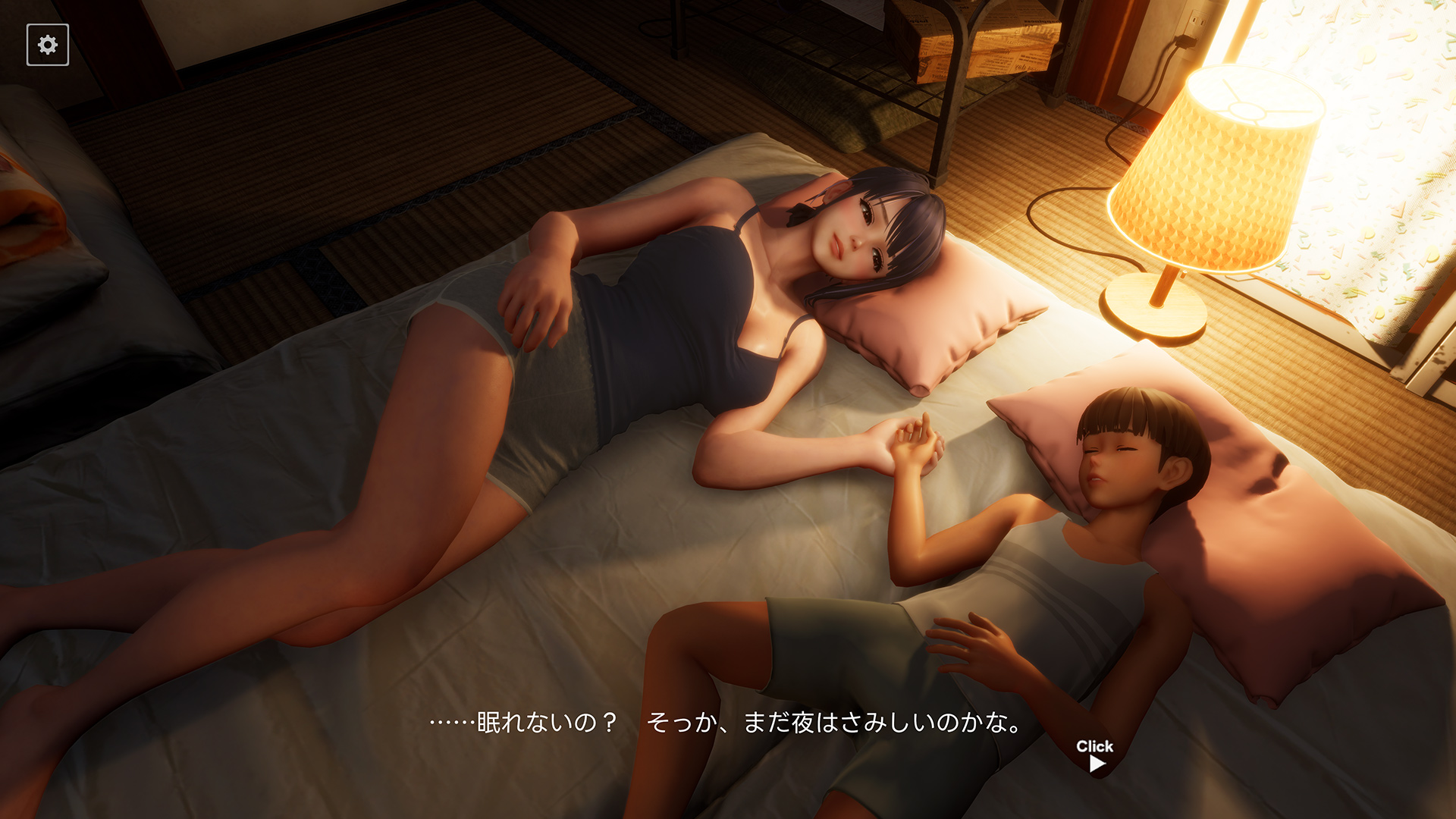
Task: Open settings with the gear icon
Action: pos(48,45)
